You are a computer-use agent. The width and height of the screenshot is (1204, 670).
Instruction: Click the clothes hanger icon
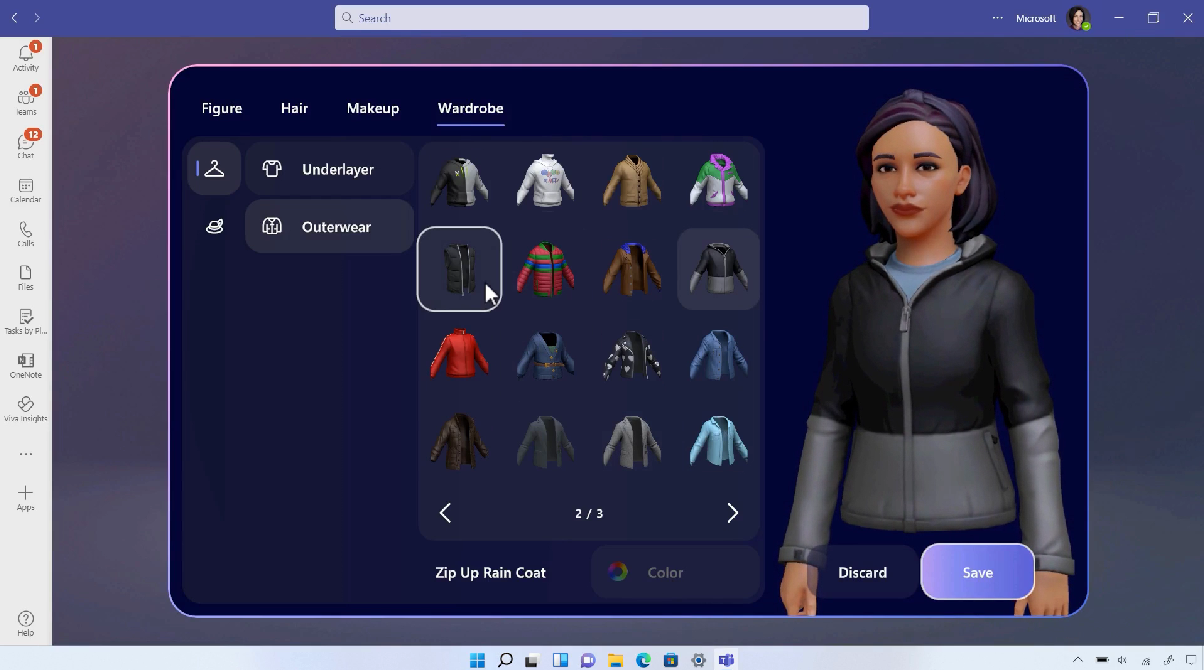pyautogui.click(x=214, y=168)
